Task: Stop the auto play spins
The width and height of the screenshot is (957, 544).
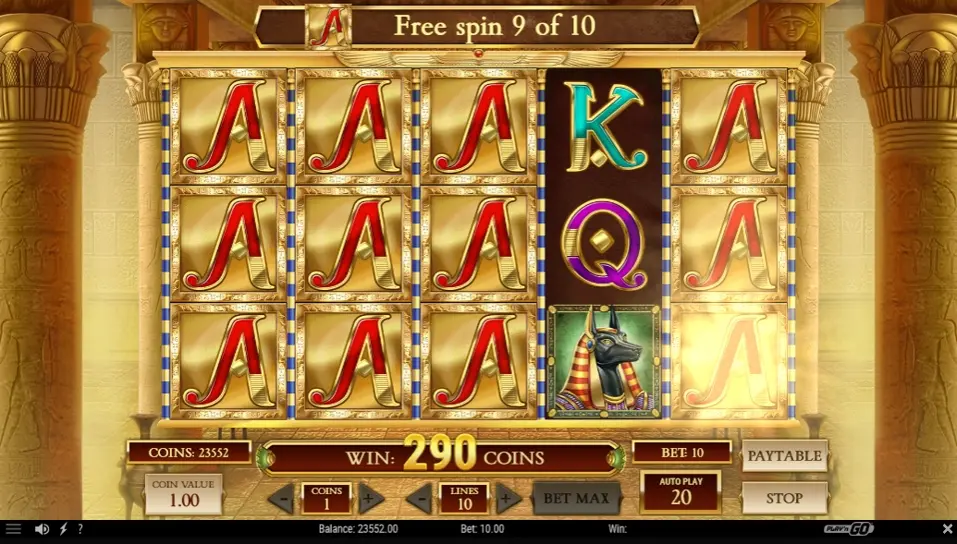Action: (x=784, y=497)
